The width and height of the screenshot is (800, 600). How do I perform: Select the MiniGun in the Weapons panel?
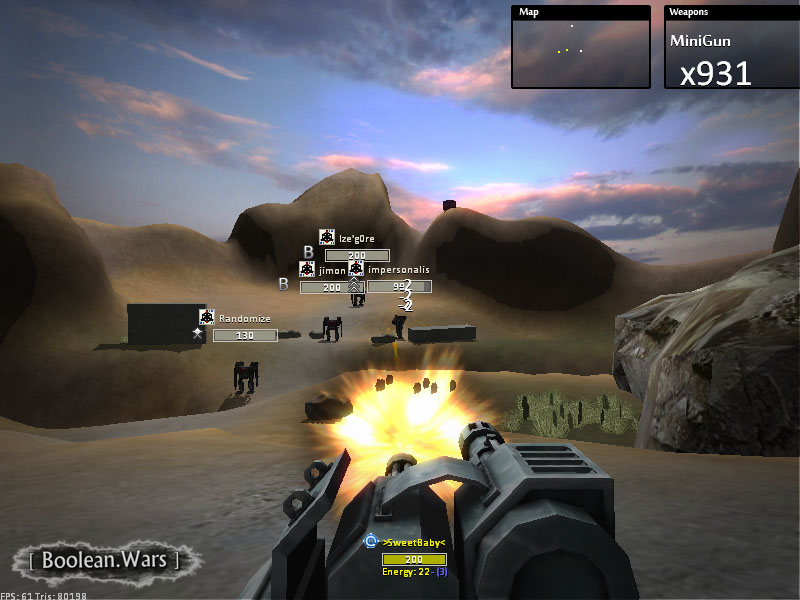click(700, 41)
